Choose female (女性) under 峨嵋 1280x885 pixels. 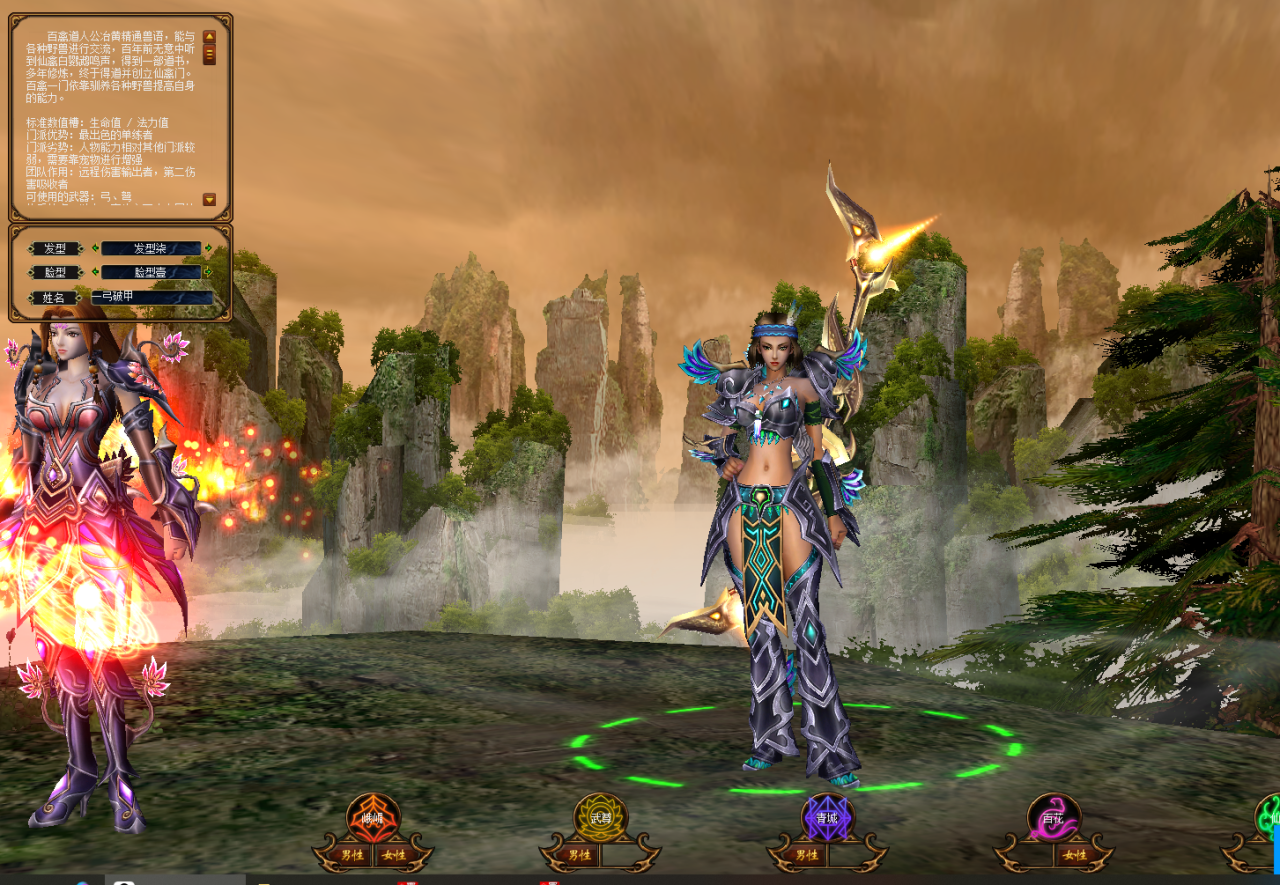pos(393,855)
